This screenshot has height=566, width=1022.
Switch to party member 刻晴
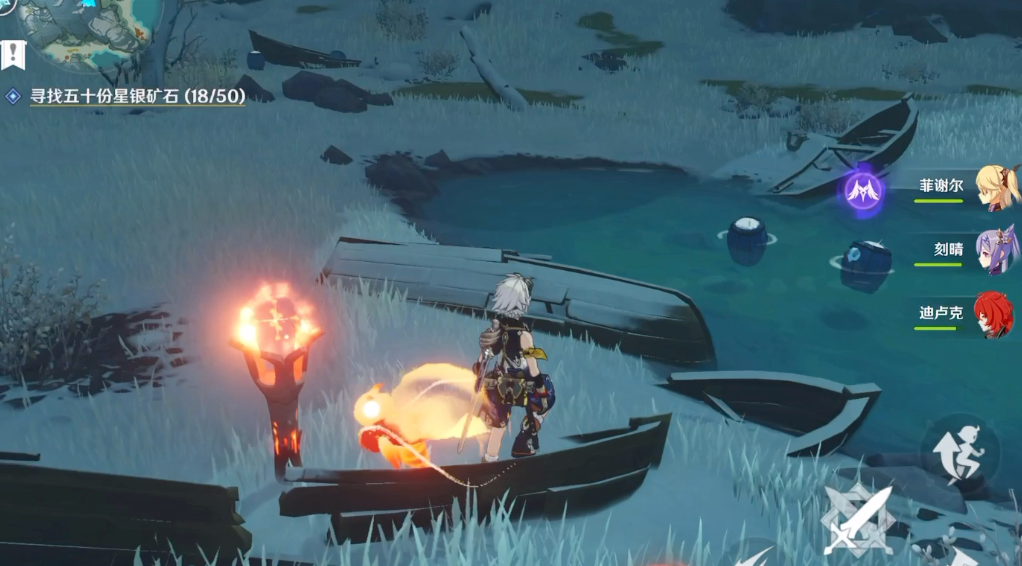[996, 250]
